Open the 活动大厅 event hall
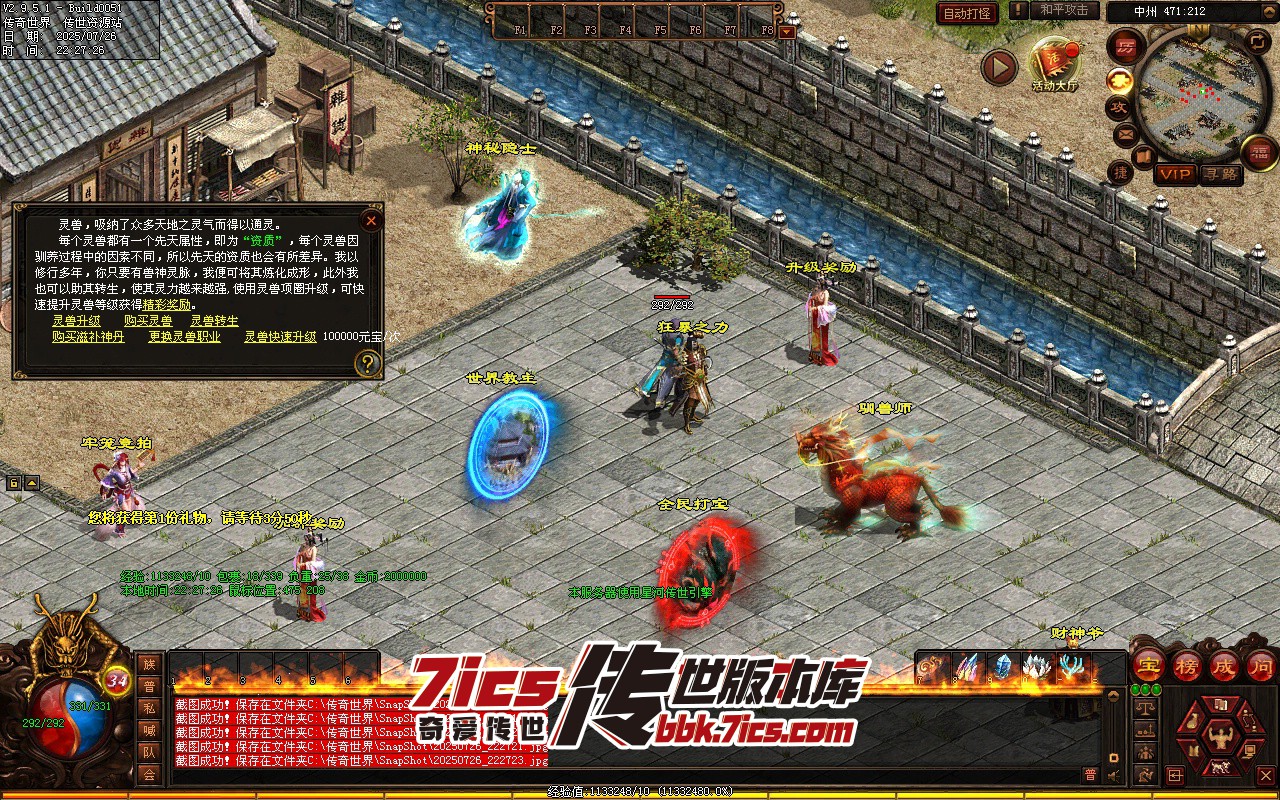The width and height of the screenshot is (1280, 800). pyautogui.click(x=1055, y=64)
